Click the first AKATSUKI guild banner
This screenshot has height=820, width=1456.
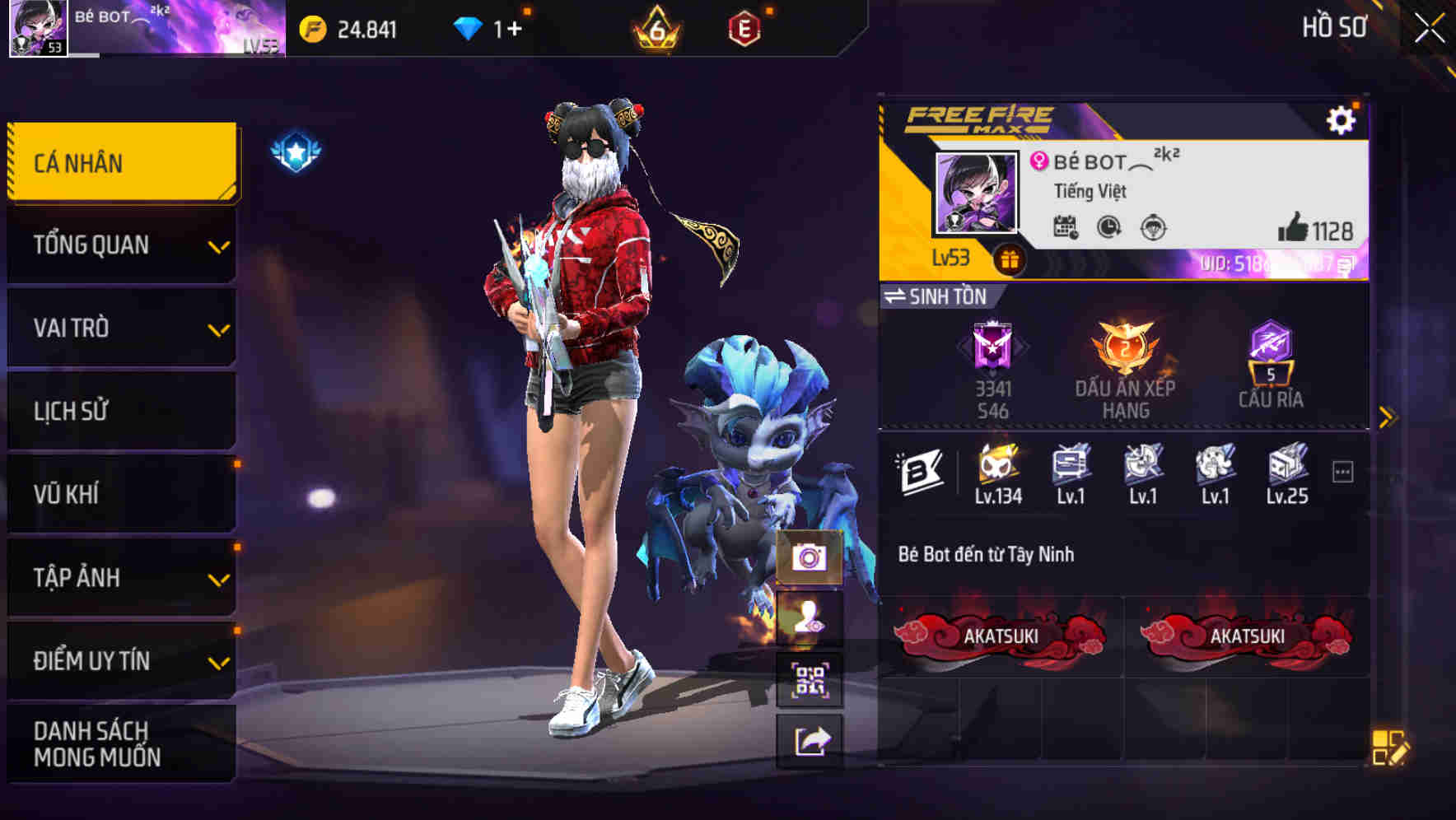pos(1005,636)
